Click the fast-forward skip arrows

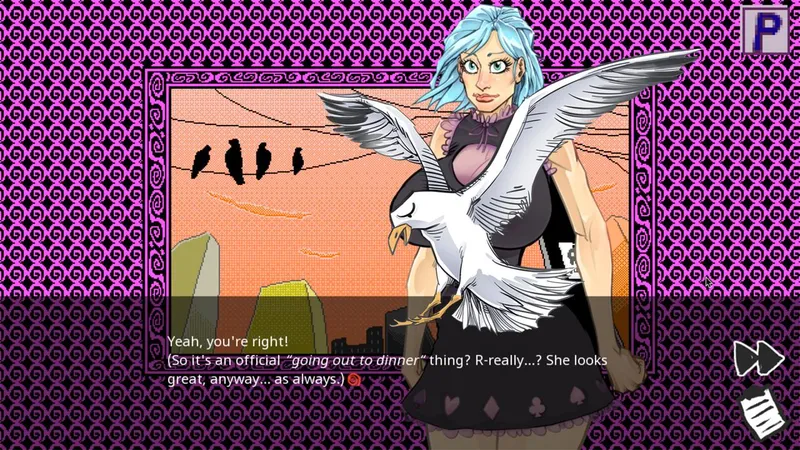[x=758, y=358]
